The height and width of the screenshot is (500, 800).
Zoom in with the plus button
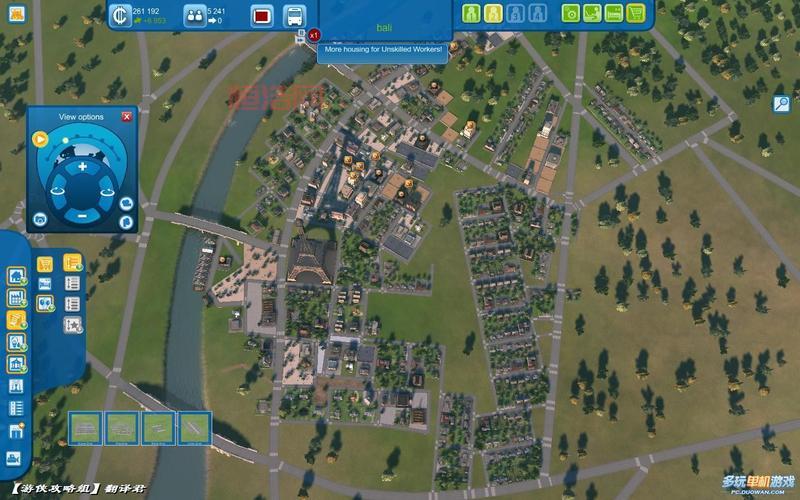coord(82,166)
